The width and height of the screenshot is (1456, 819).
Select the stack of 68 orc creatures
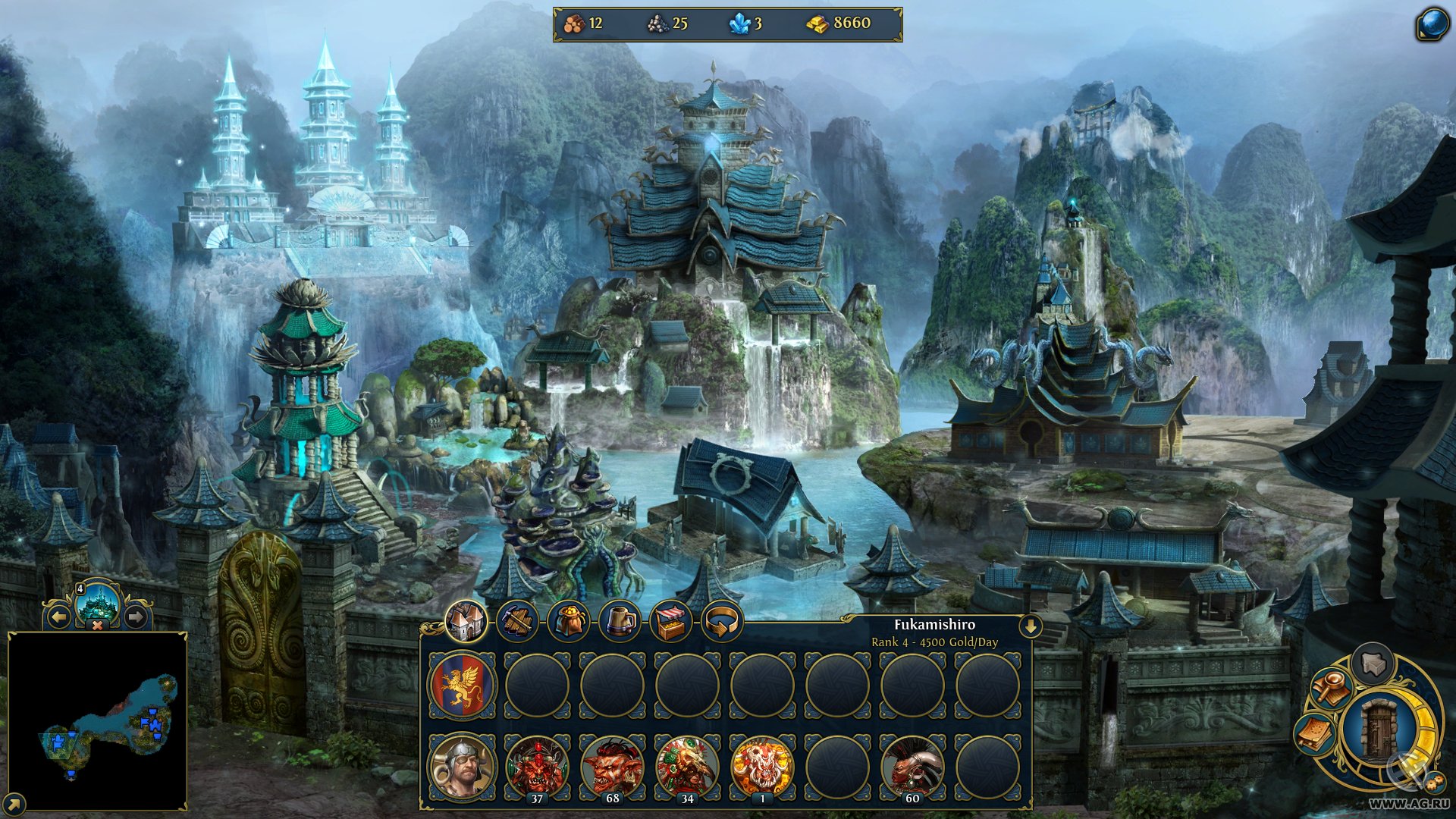[x=612, y=766]
